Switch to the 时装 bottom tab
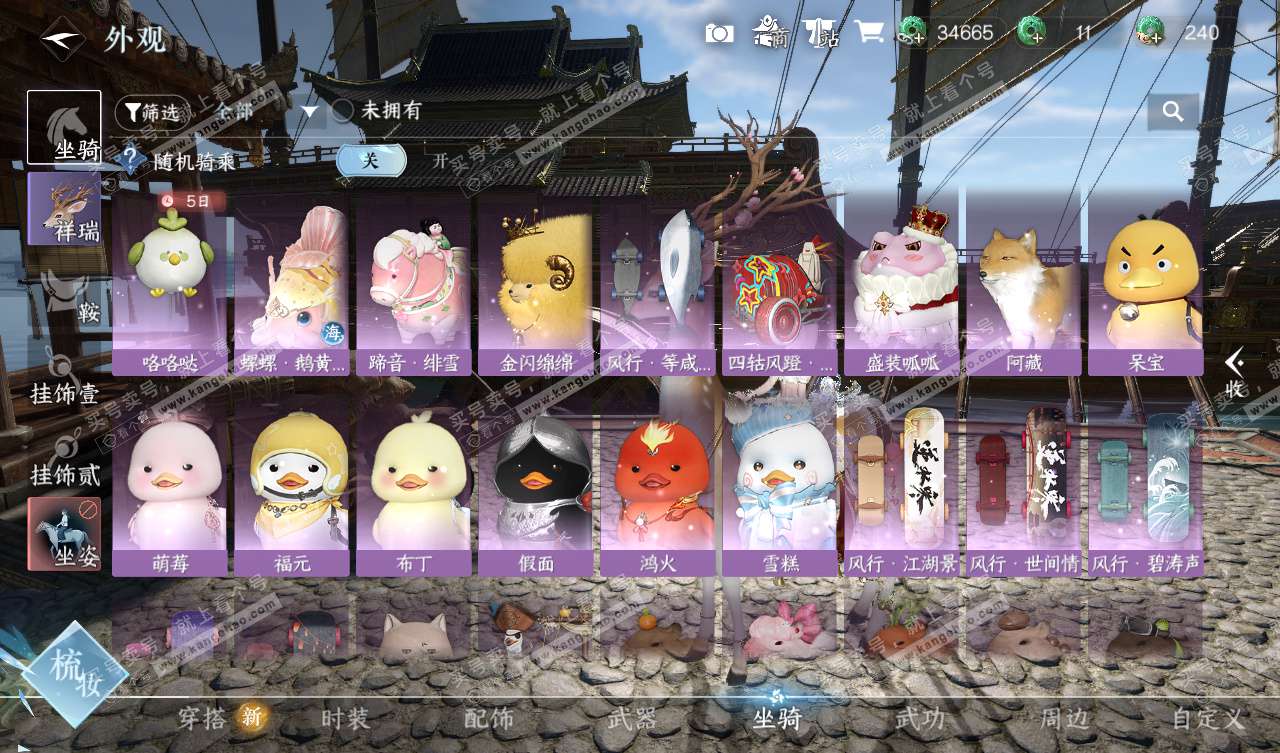This screenshot has height=753, width=1280. click(x=345, y=718)
